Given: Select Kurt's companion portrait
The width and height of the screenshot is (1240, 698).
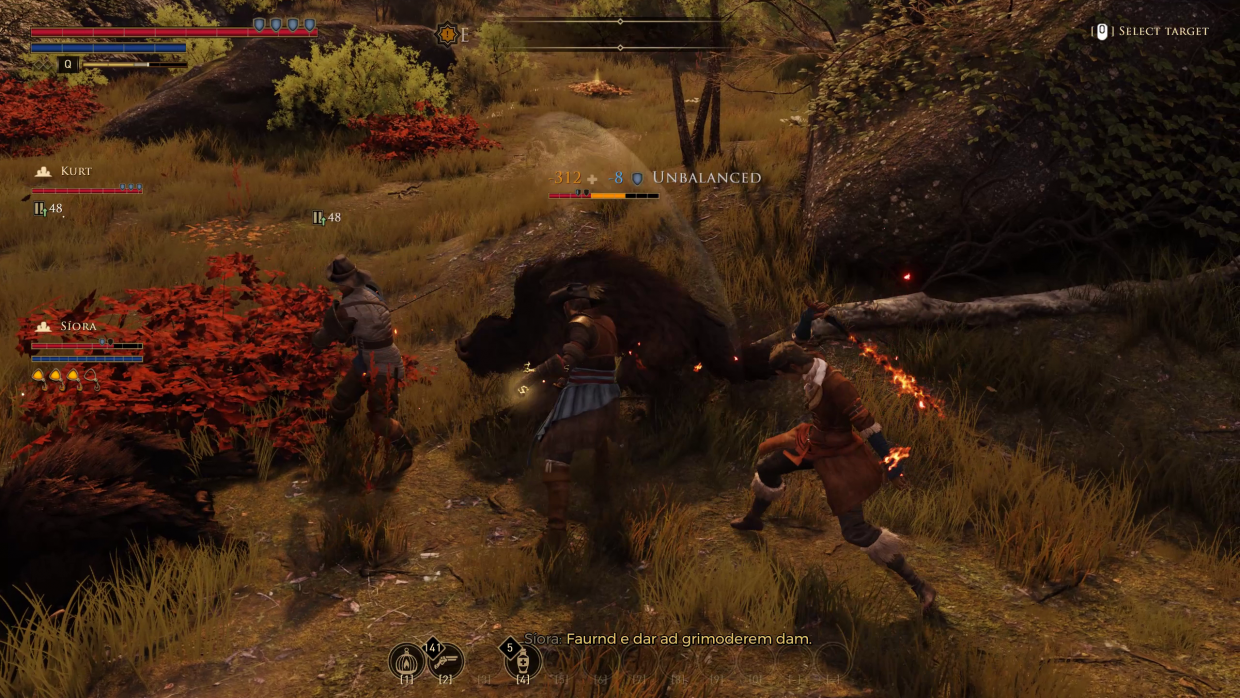Looking at the screenshot, I should (x=43, y=172).
